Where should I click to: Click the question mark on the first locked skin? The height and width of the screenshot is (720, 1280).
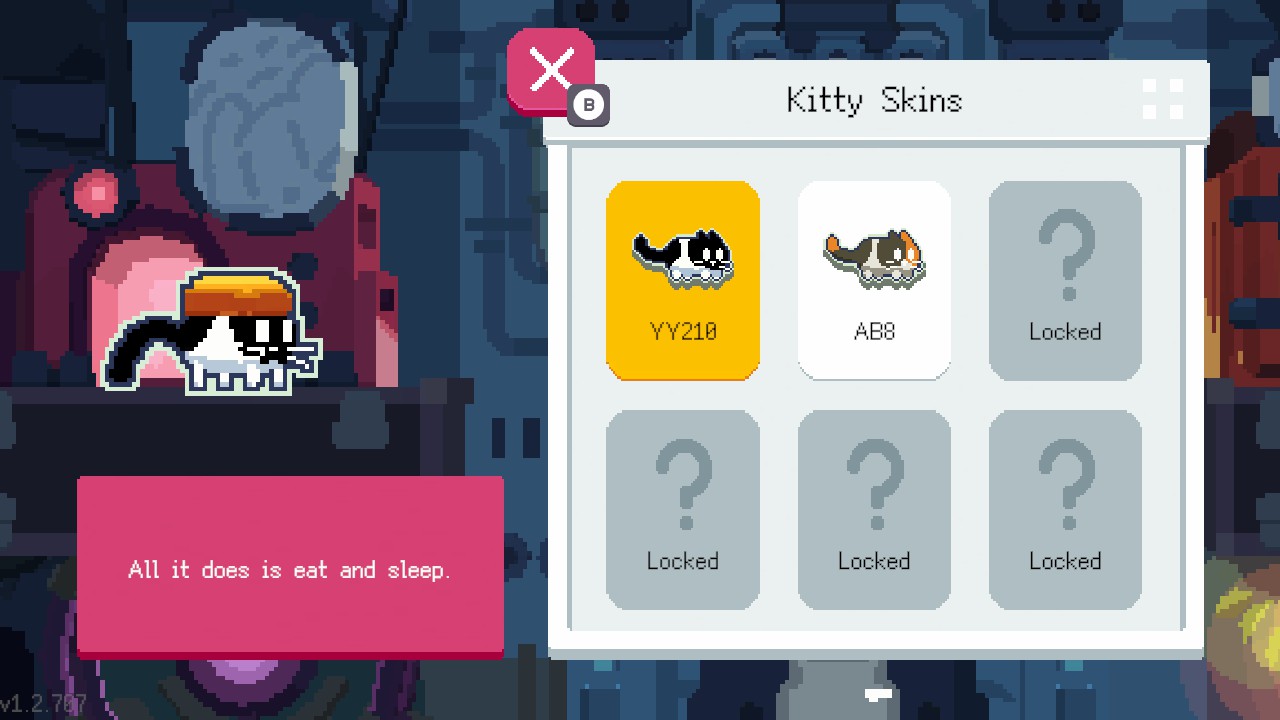(1065, 255)
